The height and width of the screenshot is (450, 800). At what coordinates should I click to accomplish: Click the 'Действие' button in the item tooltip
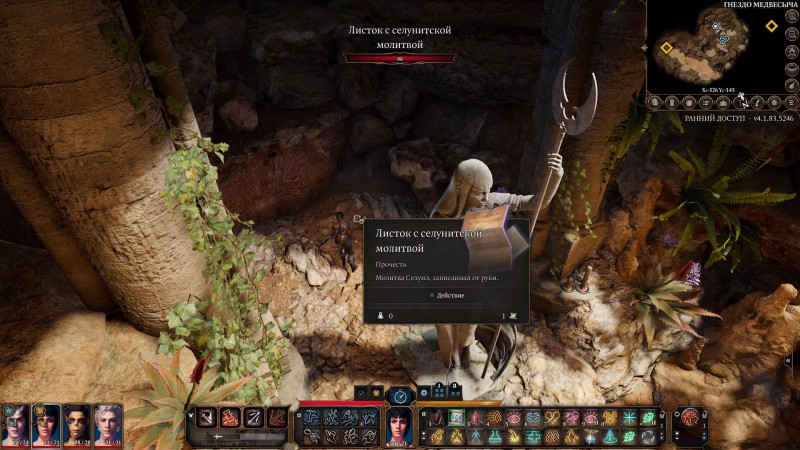(x=446, y=295)
